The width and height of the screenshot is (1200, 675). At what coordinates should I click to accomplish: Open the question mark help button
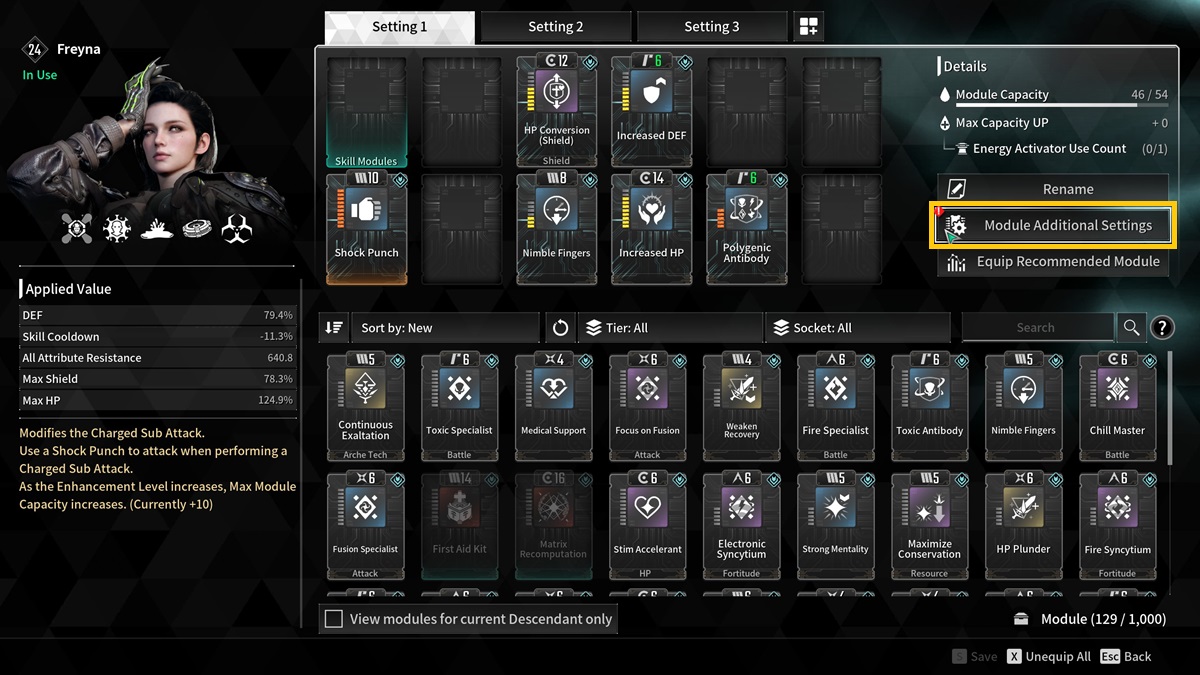point(1162,327)
